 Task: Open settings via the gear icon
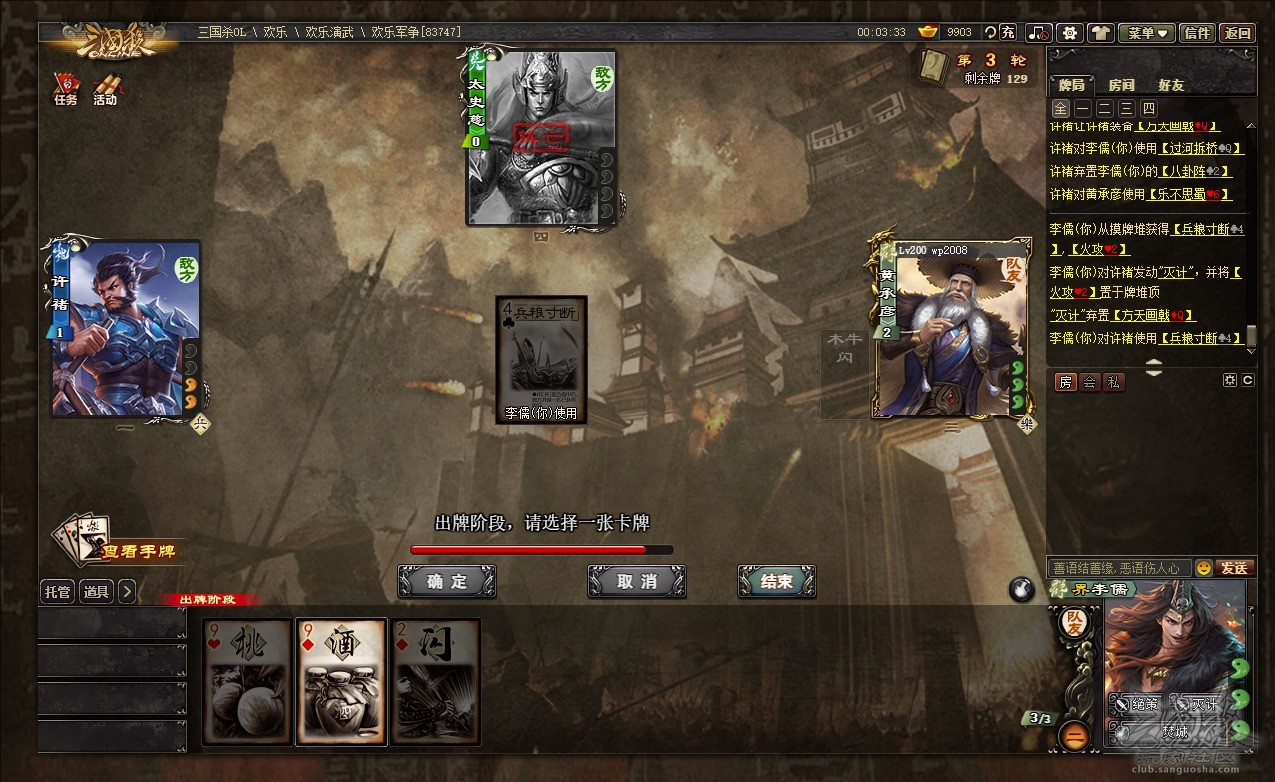(x=1071, y=33)
